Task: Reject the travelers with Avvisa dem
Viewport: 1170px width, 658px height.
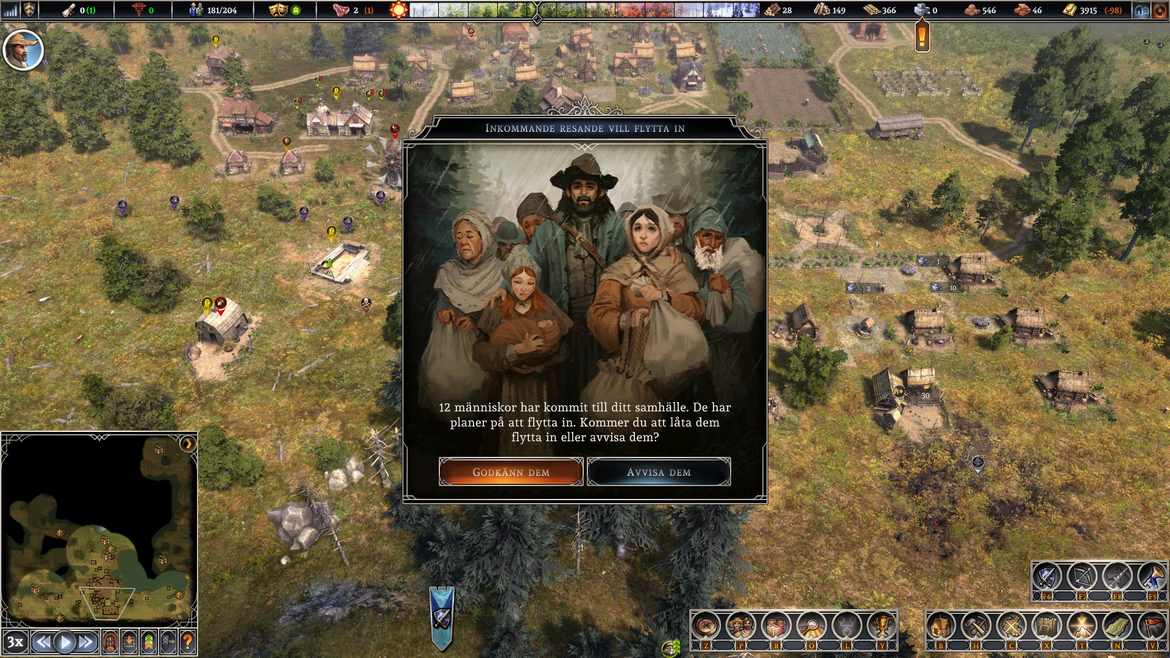Action: (659, 472)
